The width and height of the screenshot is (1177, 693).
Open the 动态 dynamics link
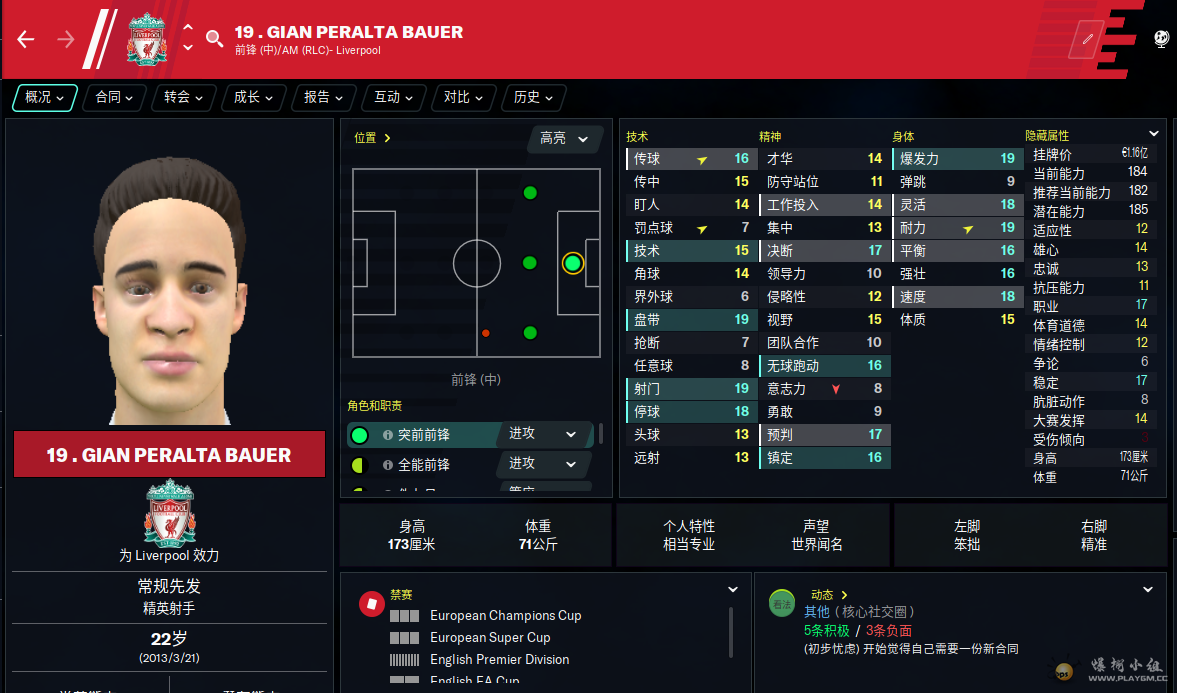pos(829,595)
